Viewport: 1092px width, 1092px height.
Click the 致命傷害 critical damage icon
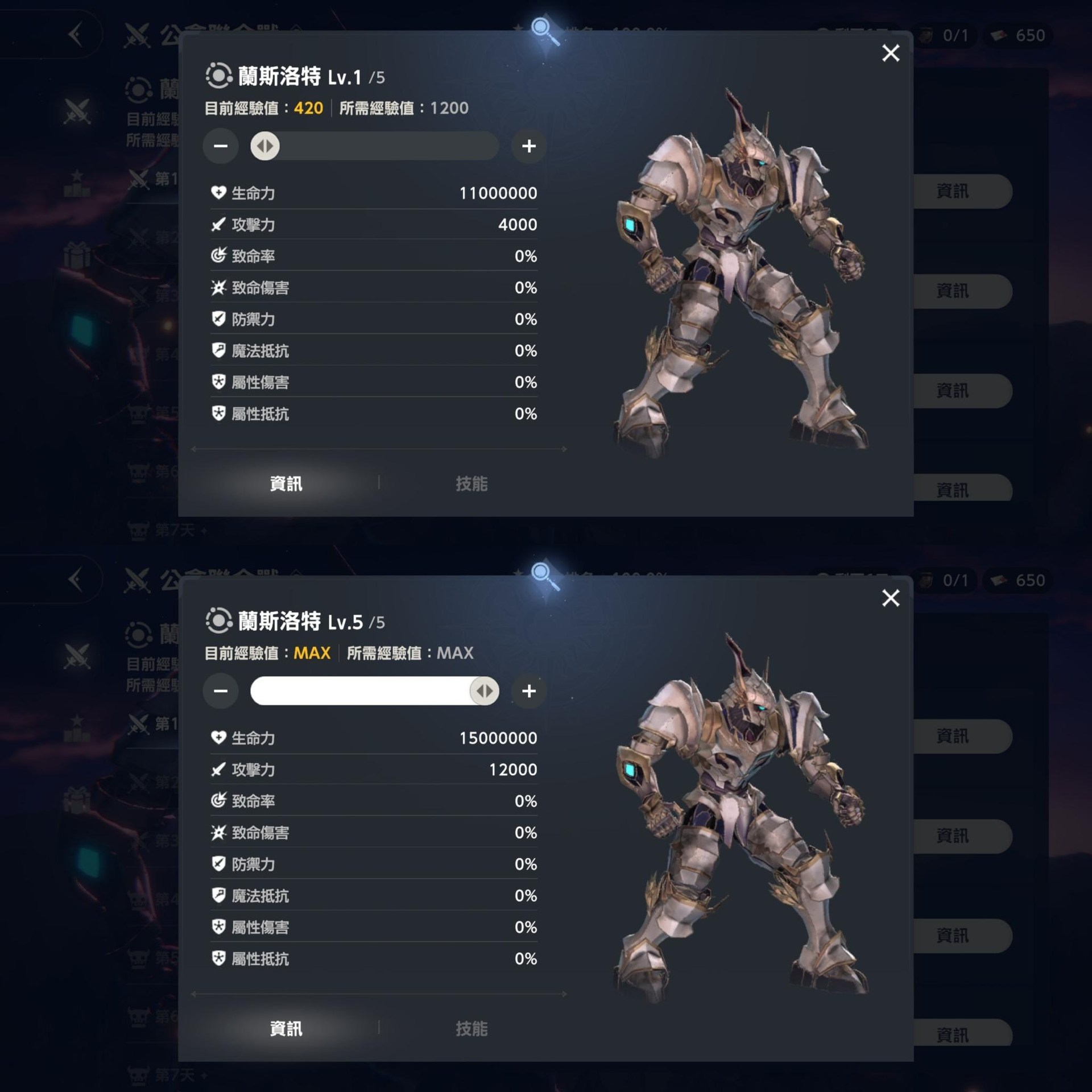(x=218, y=288)
